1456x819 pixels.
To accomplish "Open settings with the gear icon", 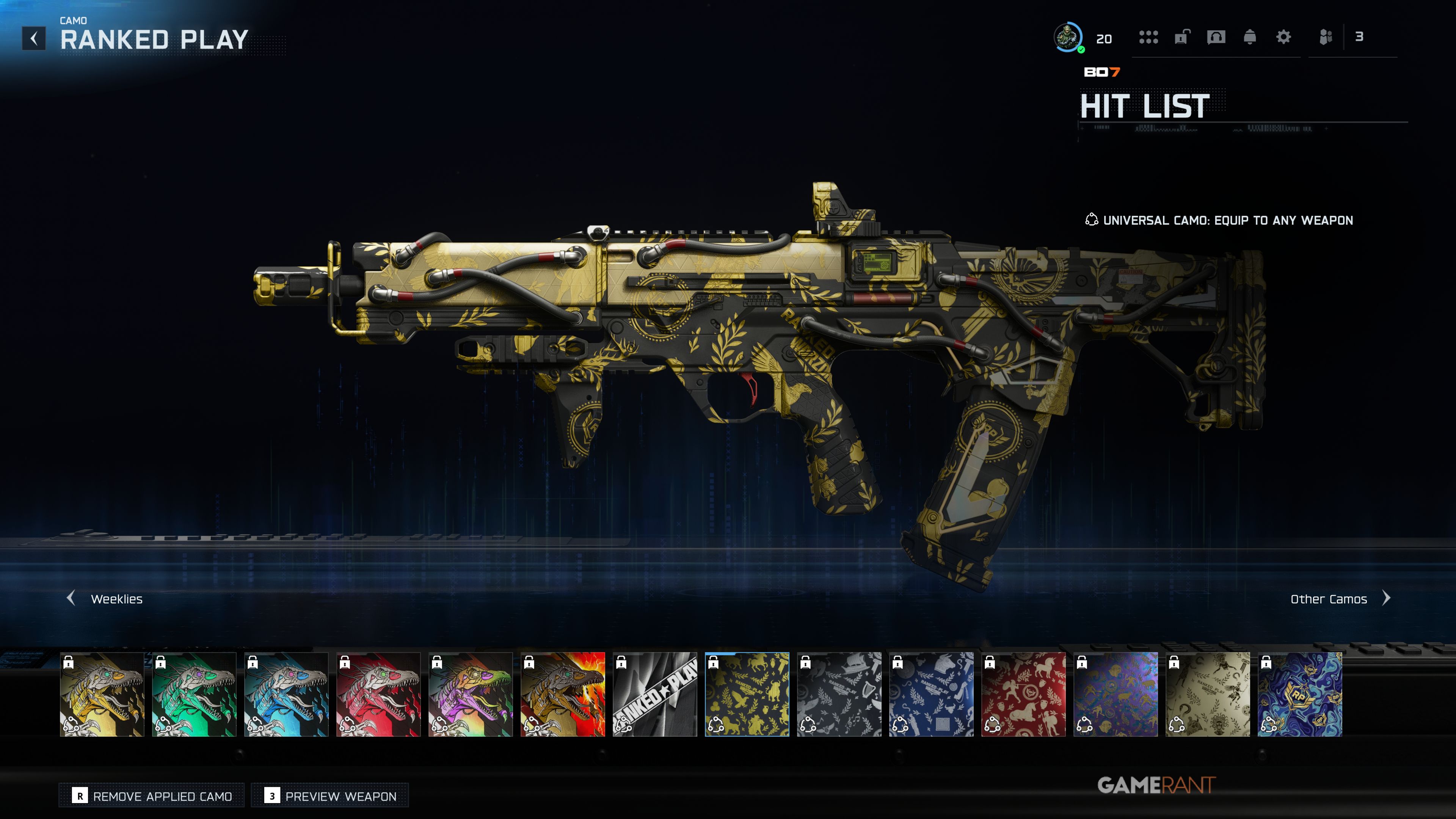I will [1283, 37].
